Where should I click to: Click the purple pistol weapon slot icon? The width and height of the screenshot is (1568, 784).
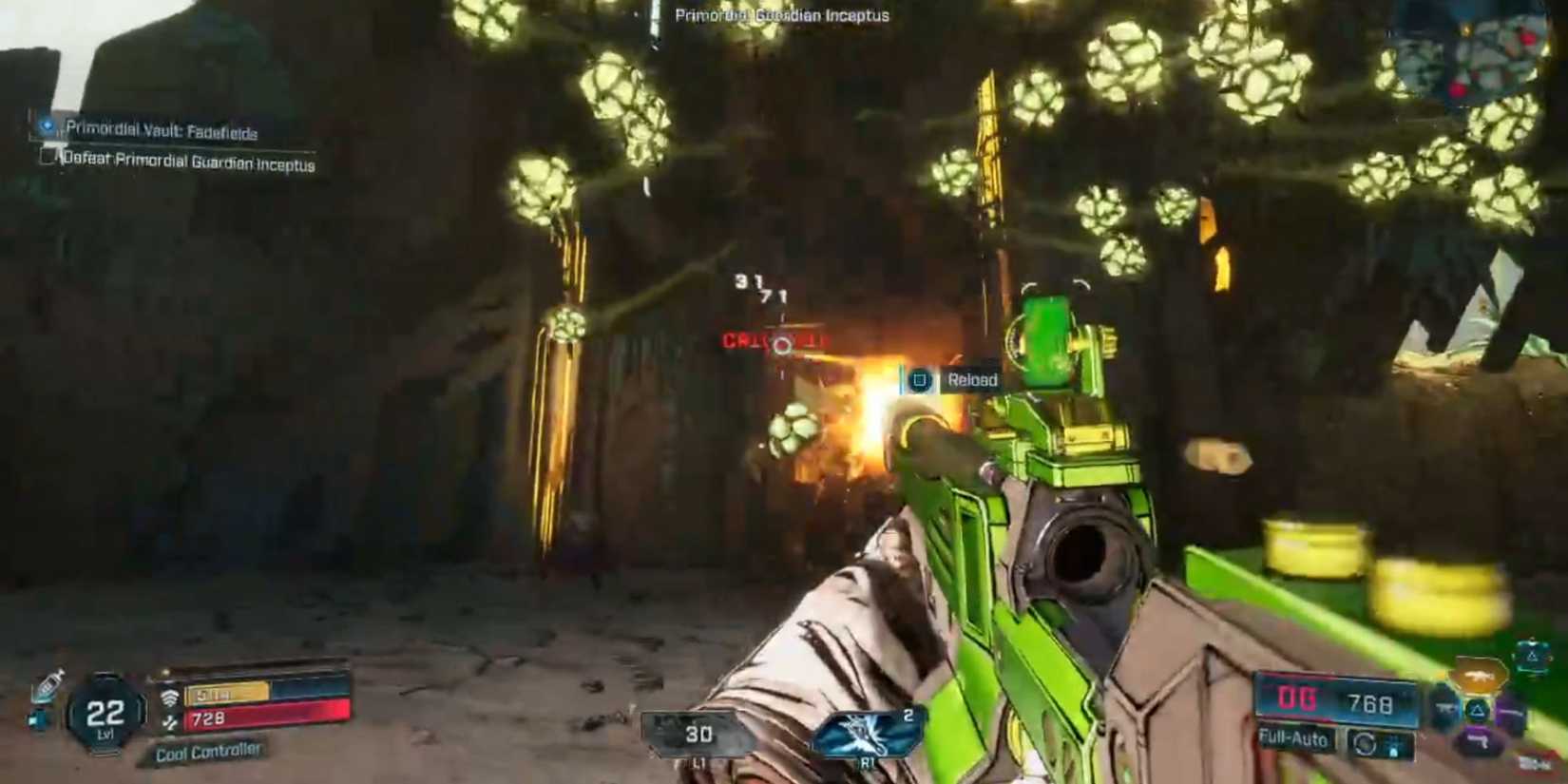[x=1477, y=740]
